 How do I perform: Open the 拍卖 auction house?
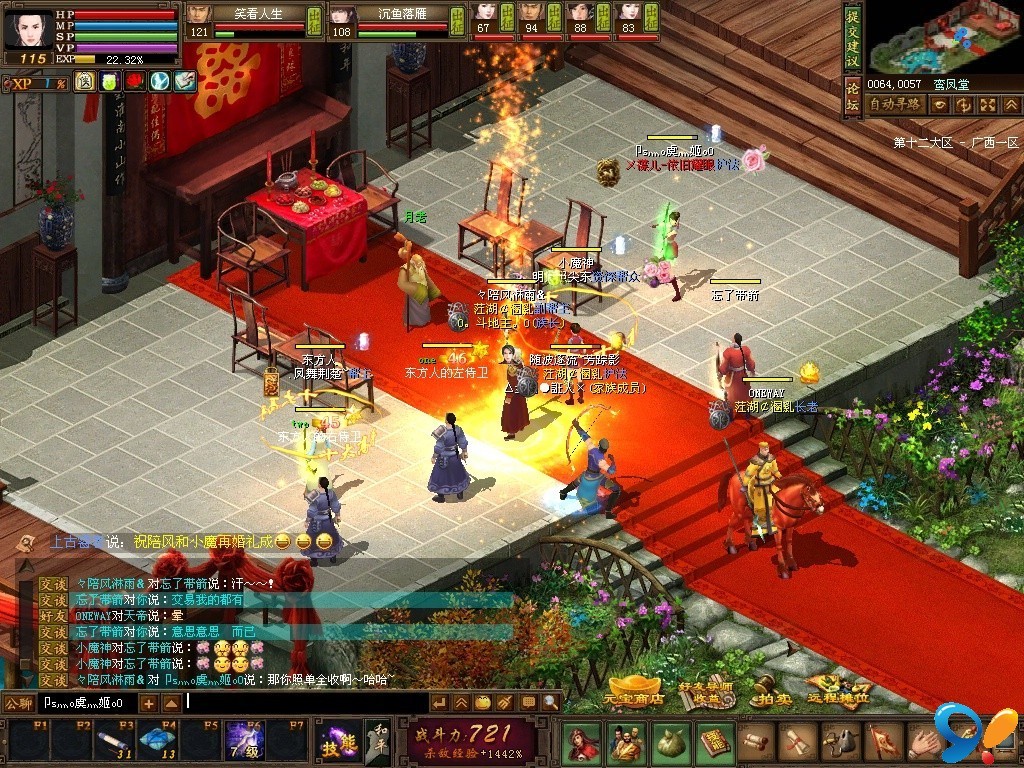pos(770,698)
